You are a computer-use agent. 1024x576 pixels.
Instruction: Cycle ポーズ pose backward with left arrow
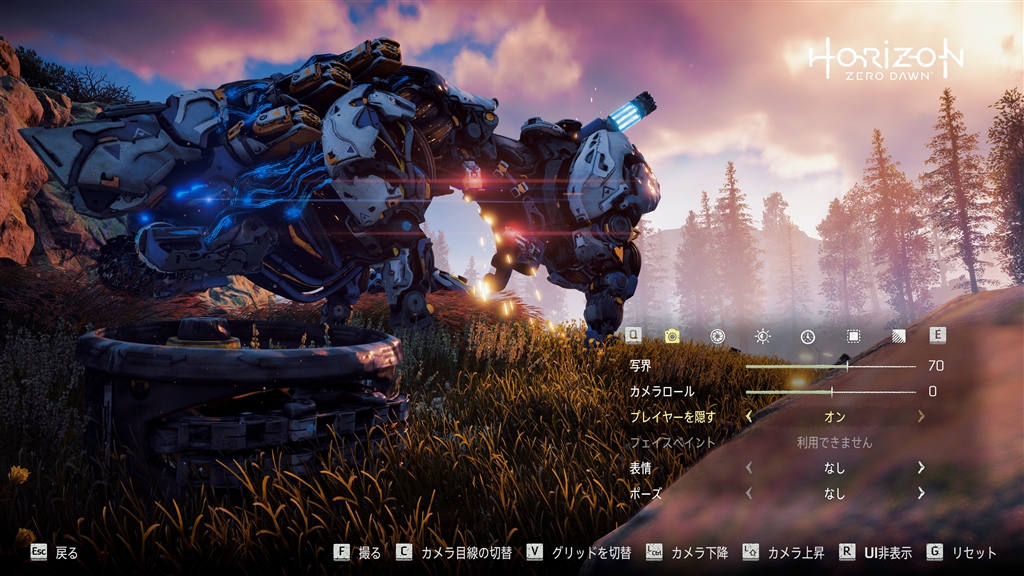(x=749, y=493)
